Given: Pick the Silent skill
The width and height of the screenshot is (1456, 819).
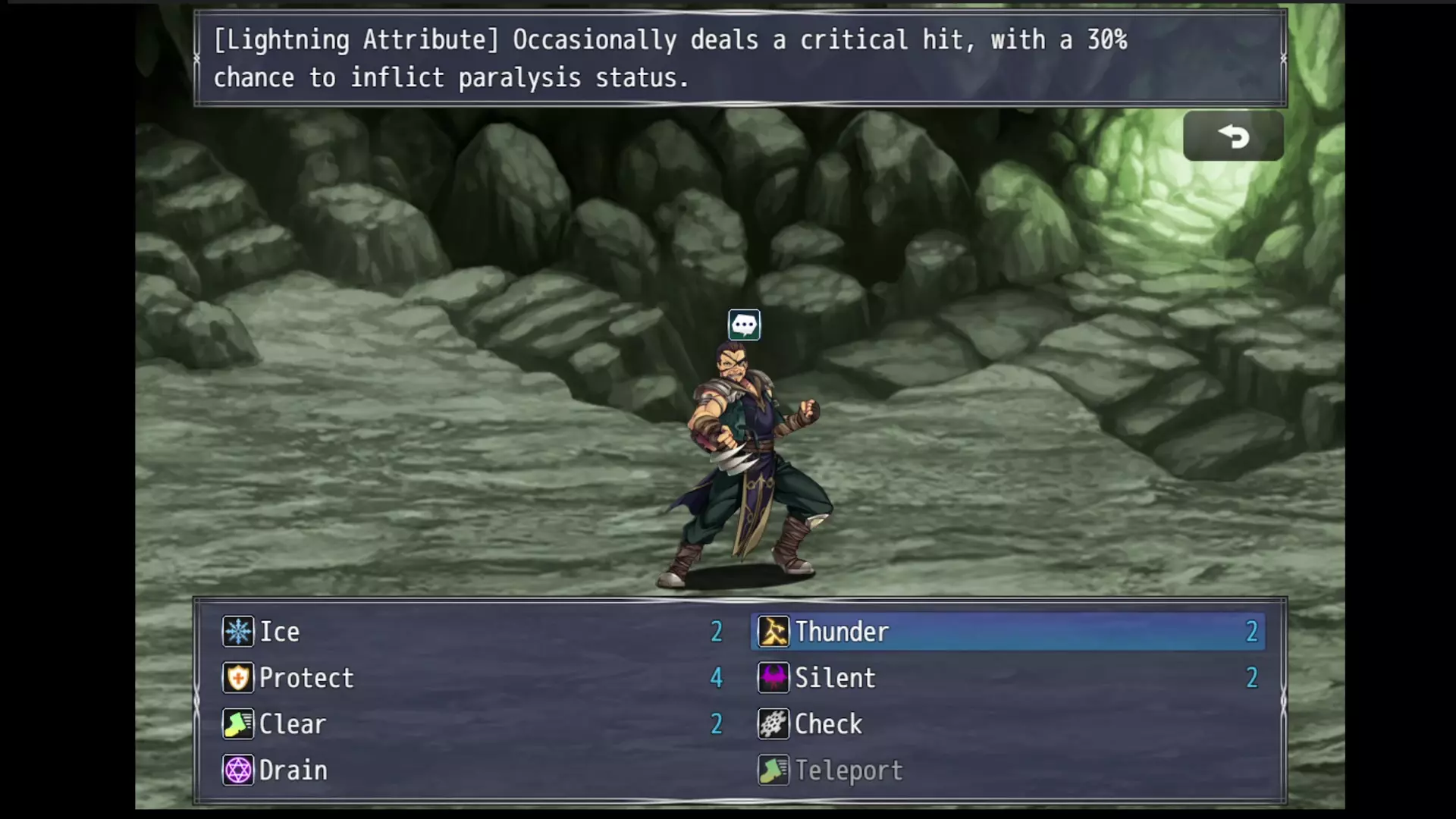Looking at the screenshot, I should click(835, 678).
